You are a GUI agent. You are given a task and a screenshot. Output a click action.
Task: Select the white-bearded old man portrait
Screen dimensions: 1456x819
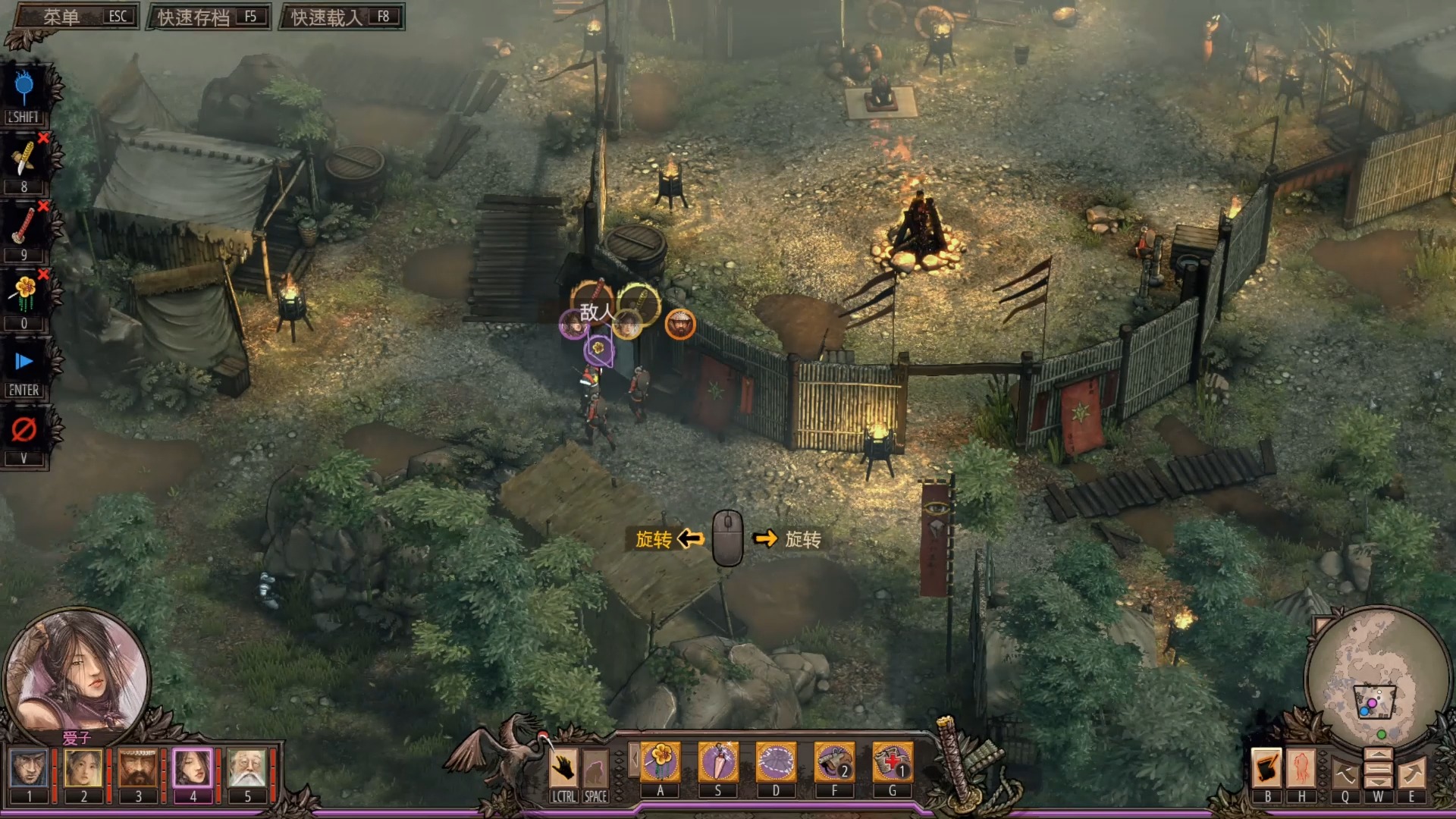point(246,768)
